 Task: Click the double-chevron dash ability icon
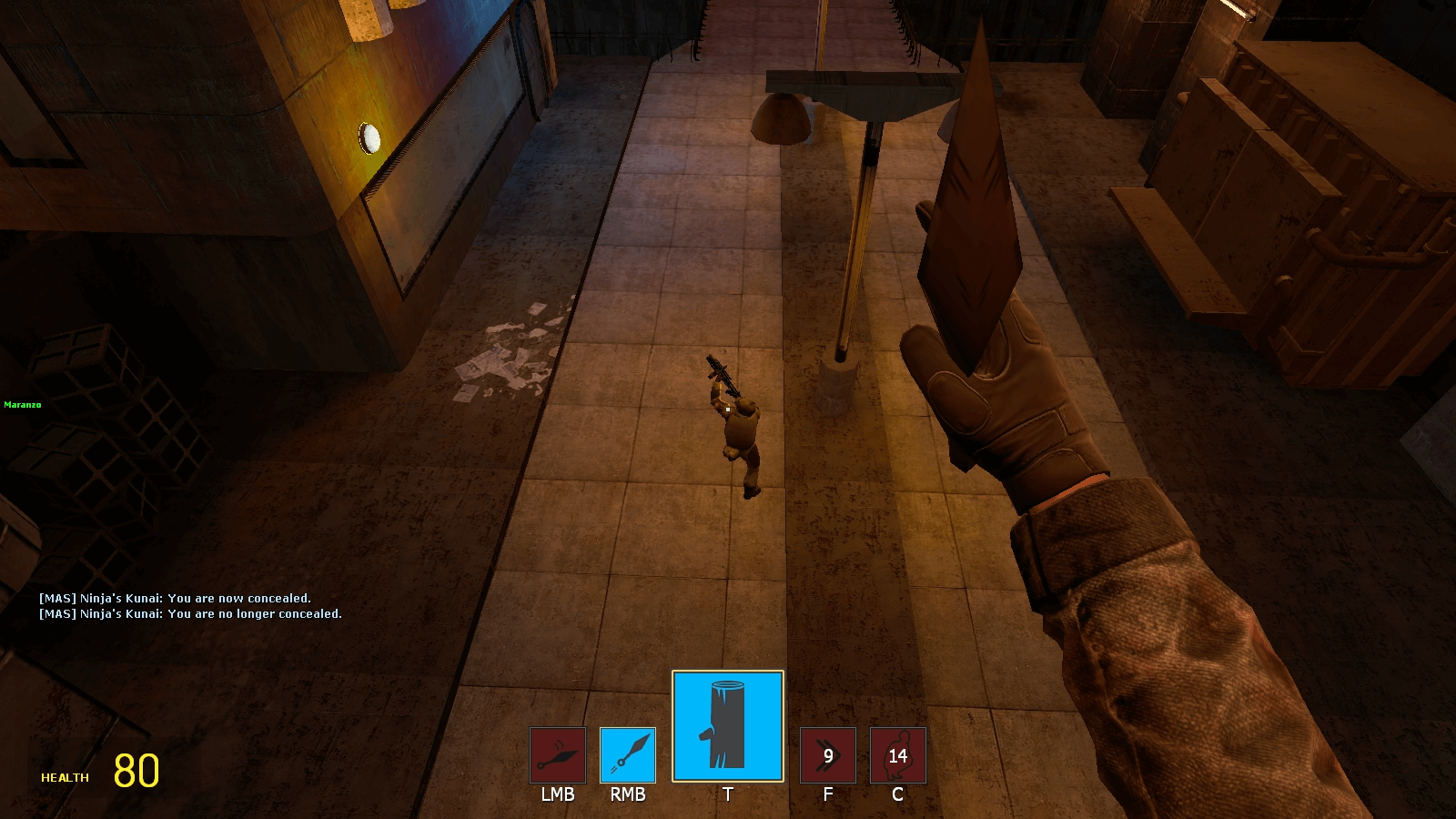pos(827,754)
